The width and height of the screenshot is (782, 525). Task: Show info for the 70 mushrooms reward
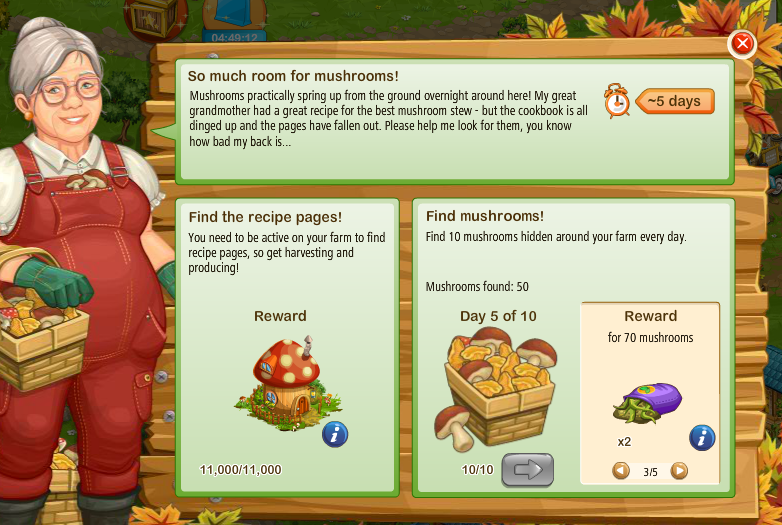point(702,437)
